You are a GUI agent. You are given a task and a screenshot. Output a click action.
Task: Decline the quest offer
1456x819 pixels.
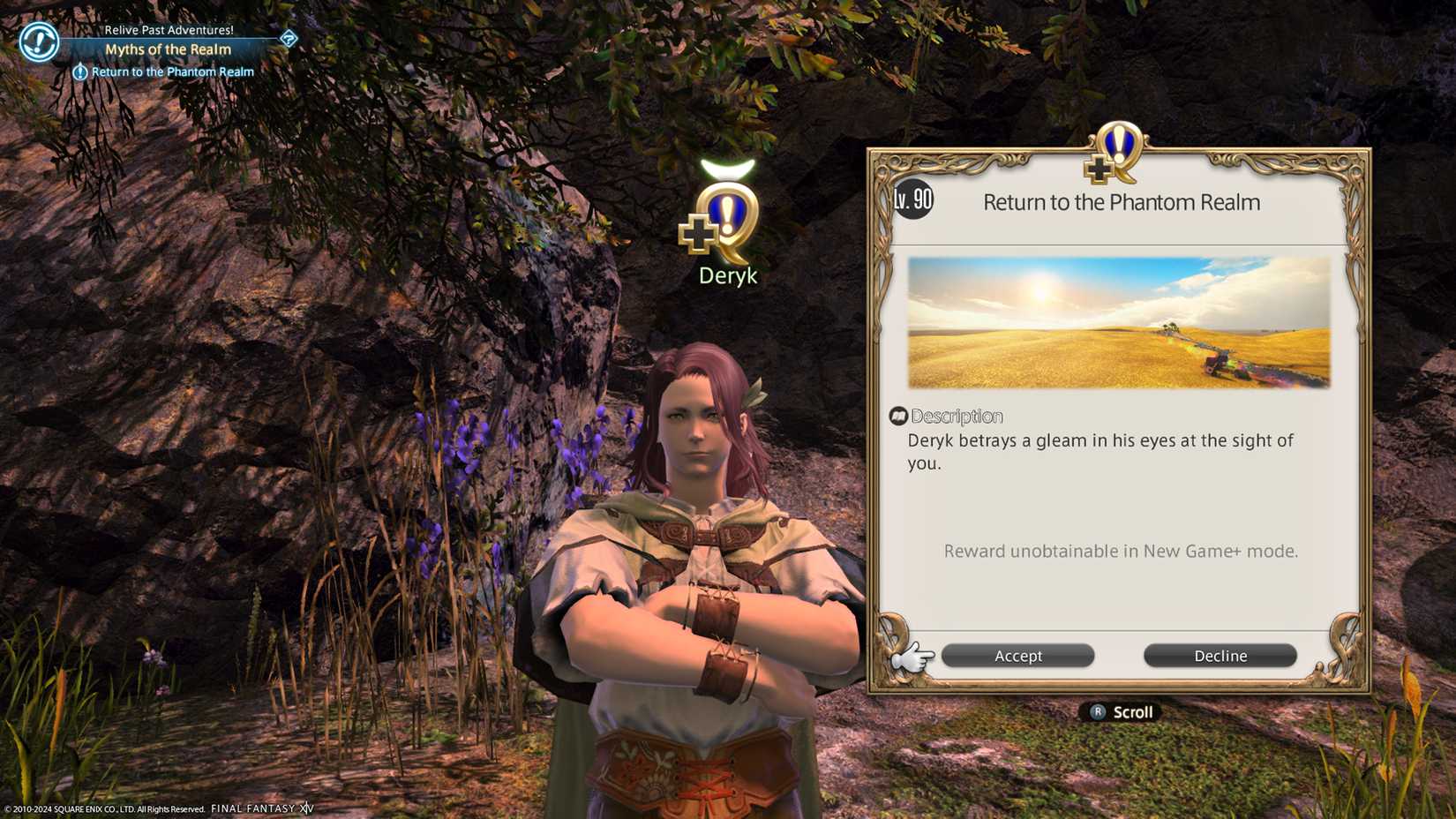1220,656
